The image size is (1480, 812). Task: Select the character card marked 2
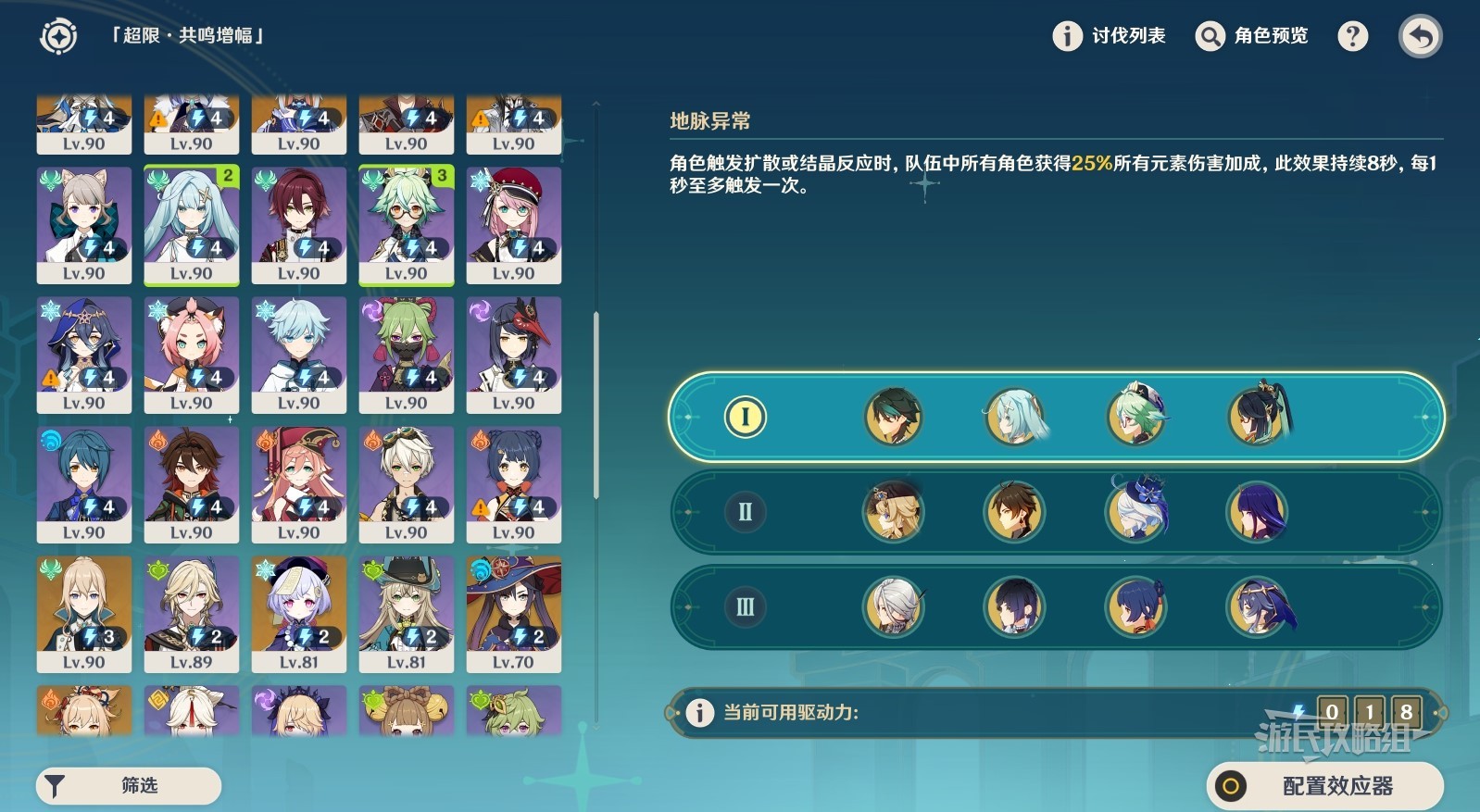point(191,224)
